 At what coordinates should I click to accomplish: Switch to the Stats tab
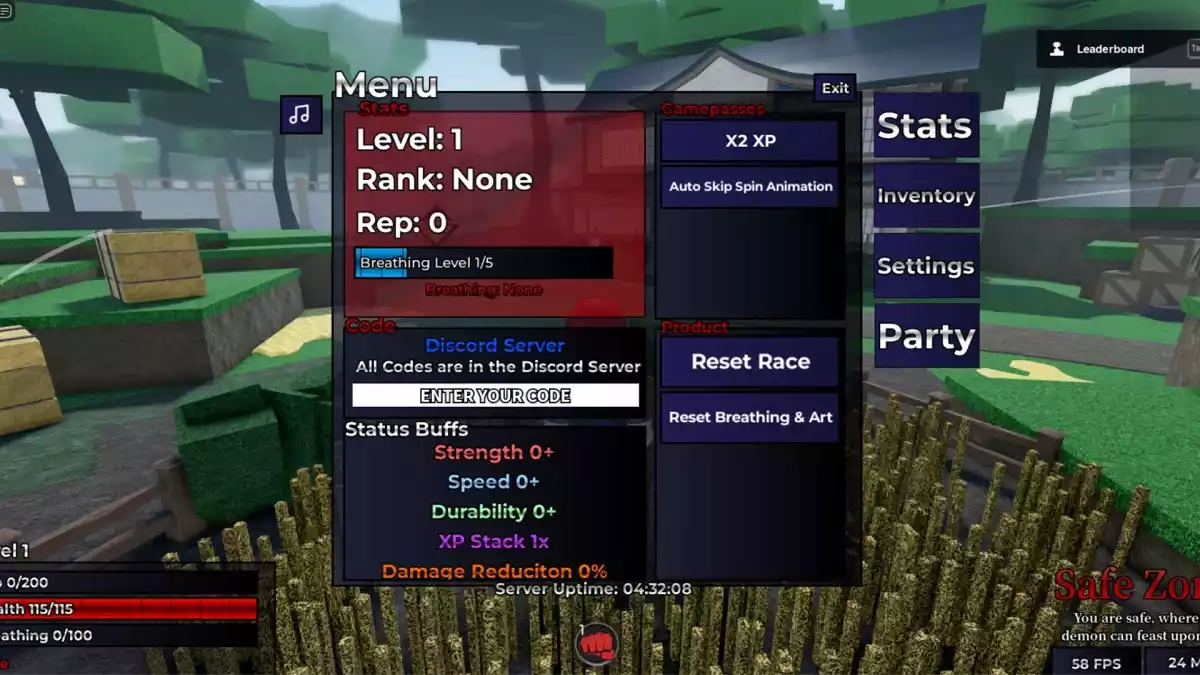point(925,126)
